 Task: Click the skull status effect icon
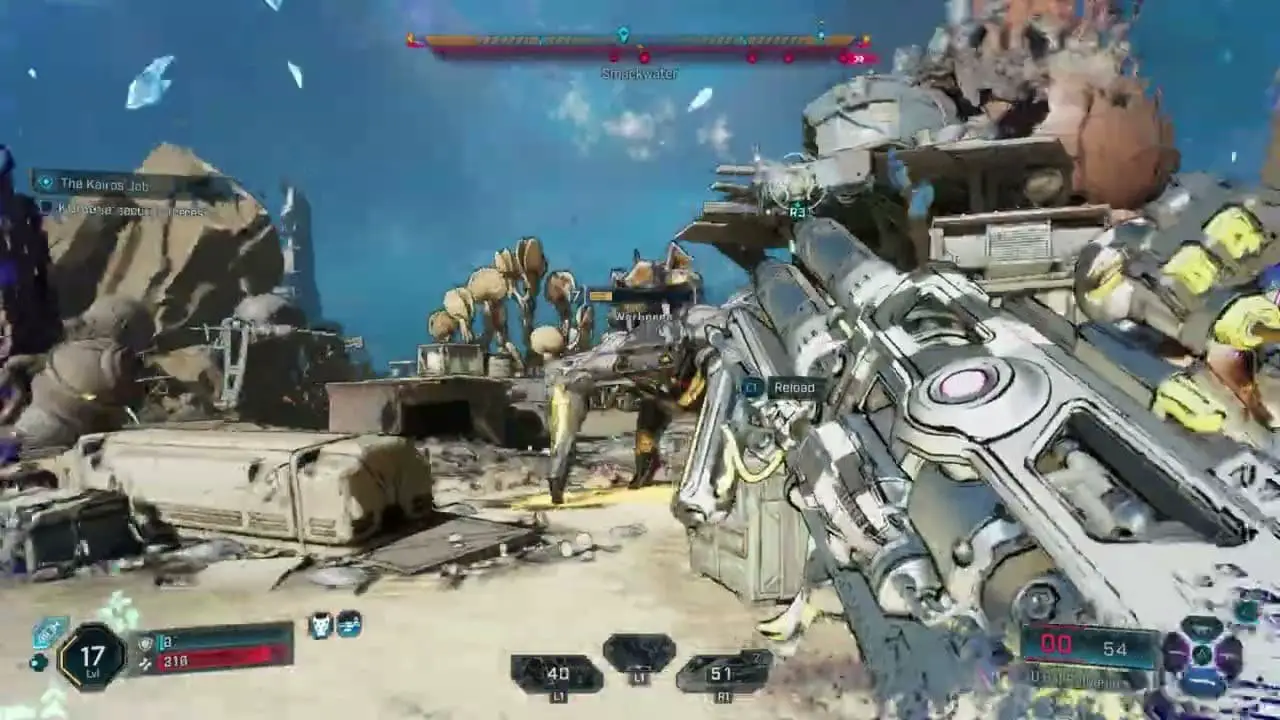(320, 626)
